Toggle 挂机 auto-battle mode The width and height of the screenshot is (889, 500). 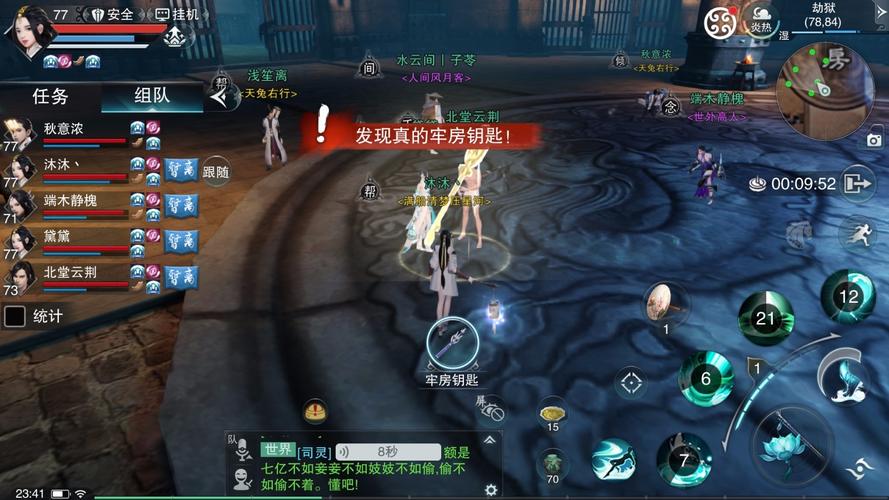(x=177, y=14)
